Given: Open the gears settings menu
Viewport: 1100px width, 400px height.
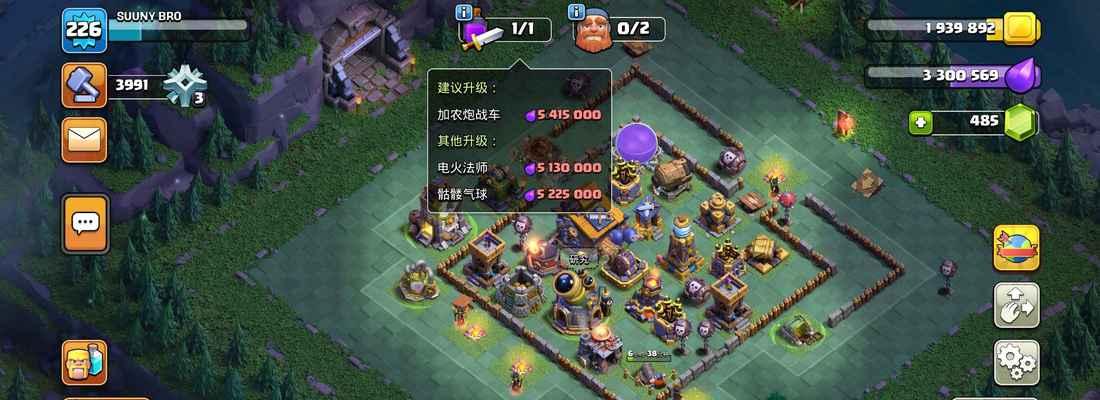Looking at the screenshot, I should [x=1016, y=362].
